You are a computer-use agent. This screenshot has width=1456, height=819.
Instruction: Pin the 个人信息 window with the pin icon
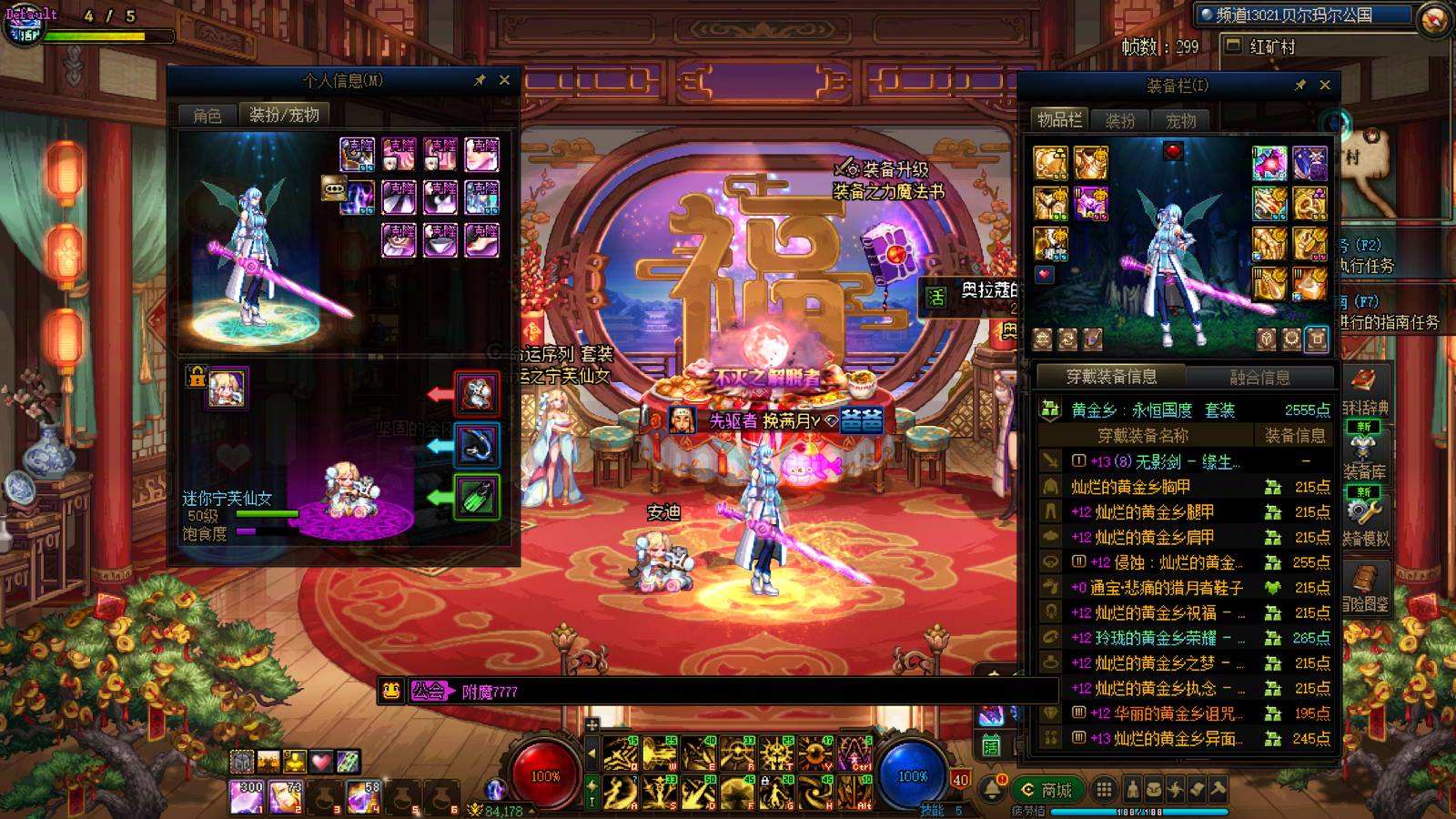point(480,80)
